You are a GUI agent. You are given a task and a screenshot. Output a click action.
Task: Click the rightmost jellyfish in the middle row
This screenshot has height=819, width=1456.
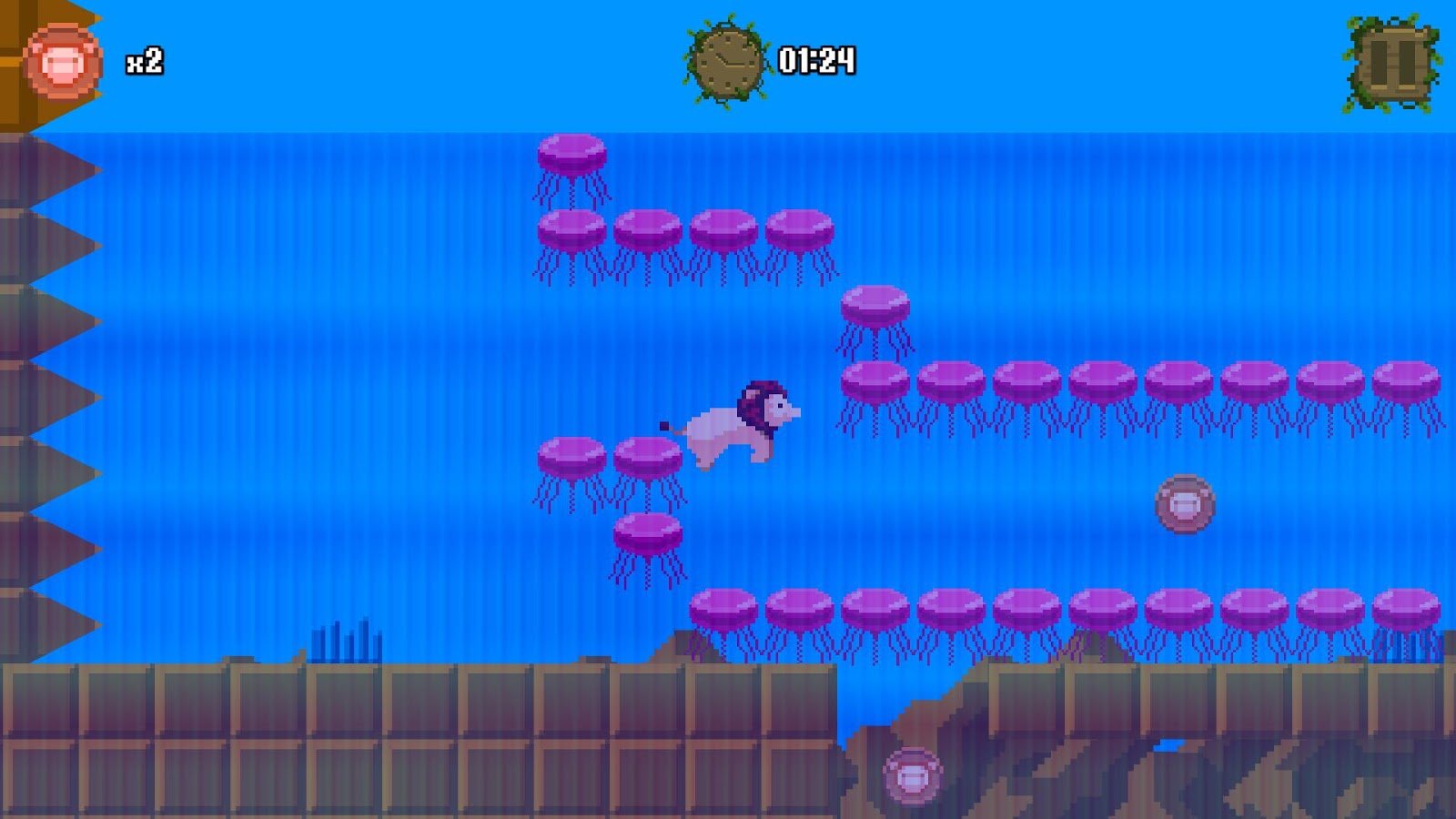tap(1406, 382)
